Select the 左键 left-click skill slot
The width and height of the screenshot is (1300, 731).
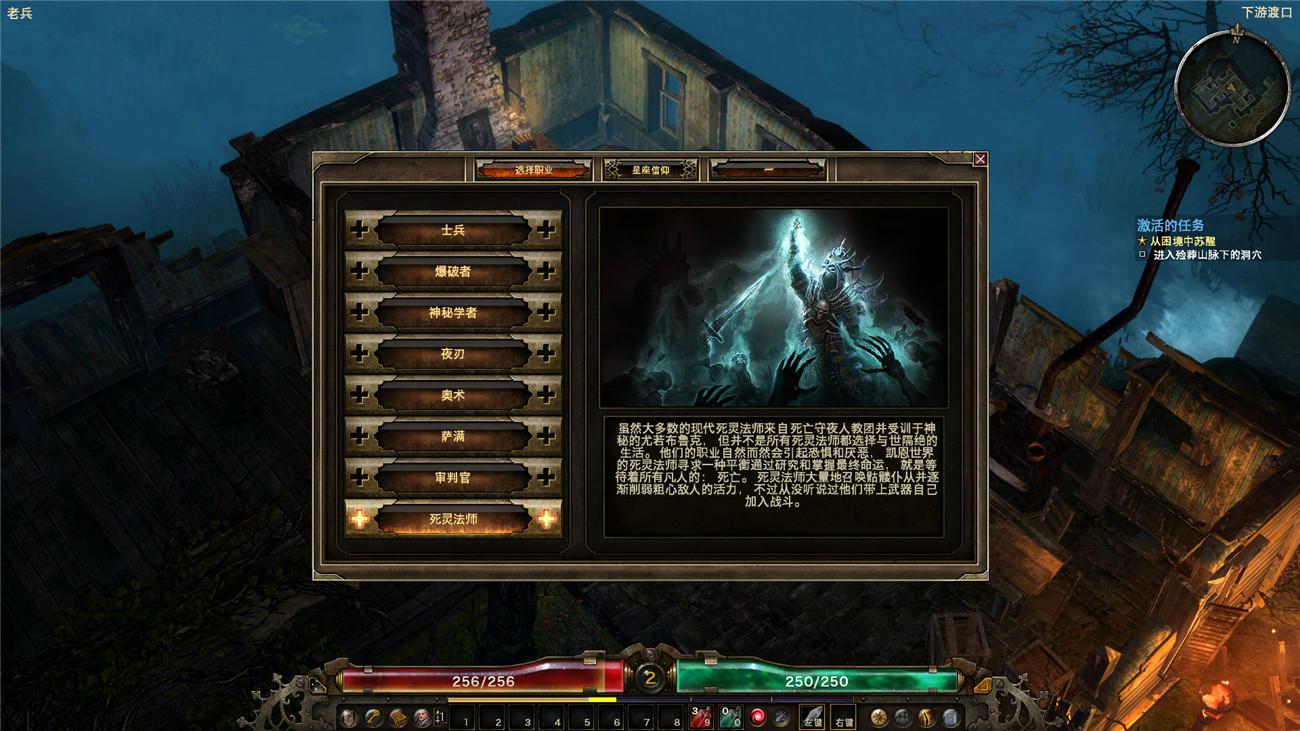pos(812,718)
